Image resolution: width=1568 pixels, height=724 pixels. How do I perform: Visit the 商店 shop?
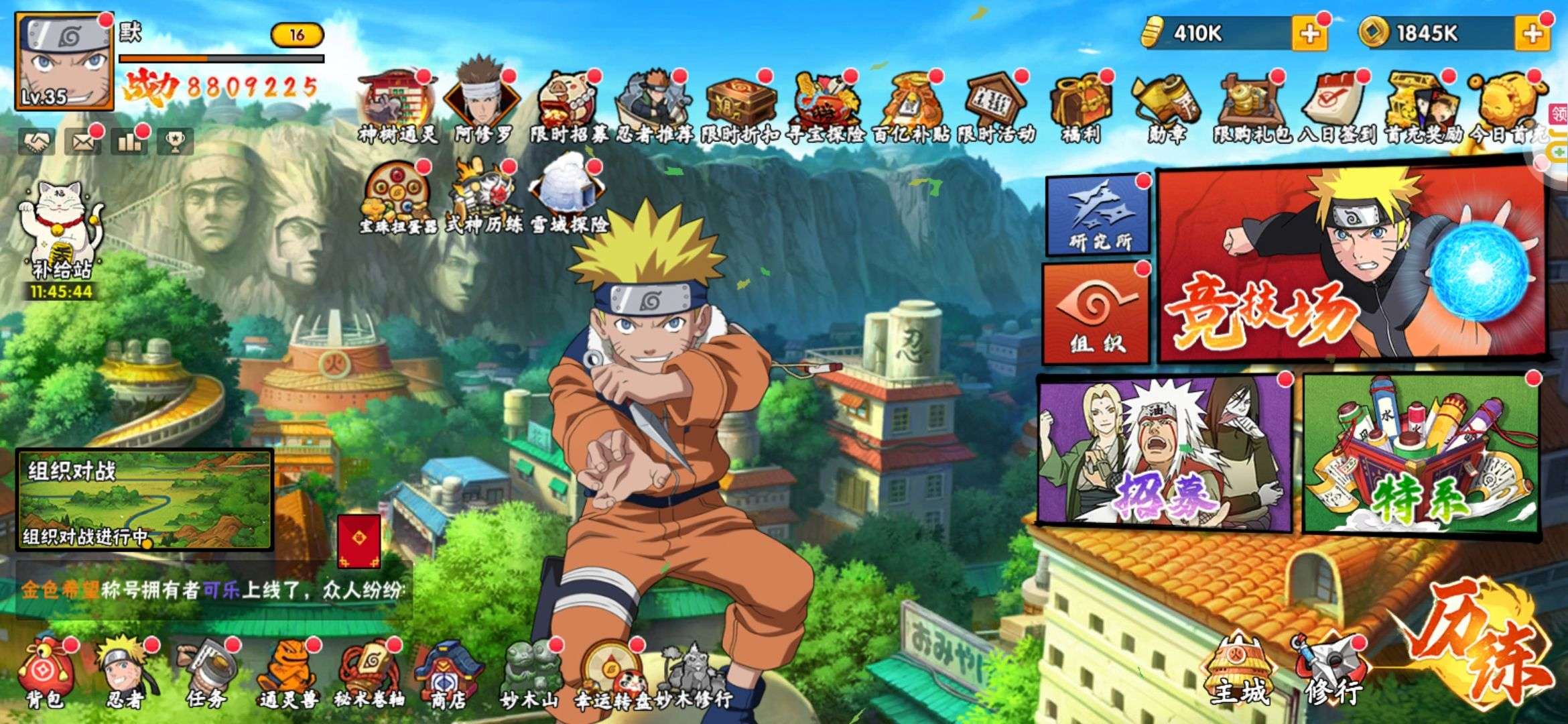pos(448,672)
